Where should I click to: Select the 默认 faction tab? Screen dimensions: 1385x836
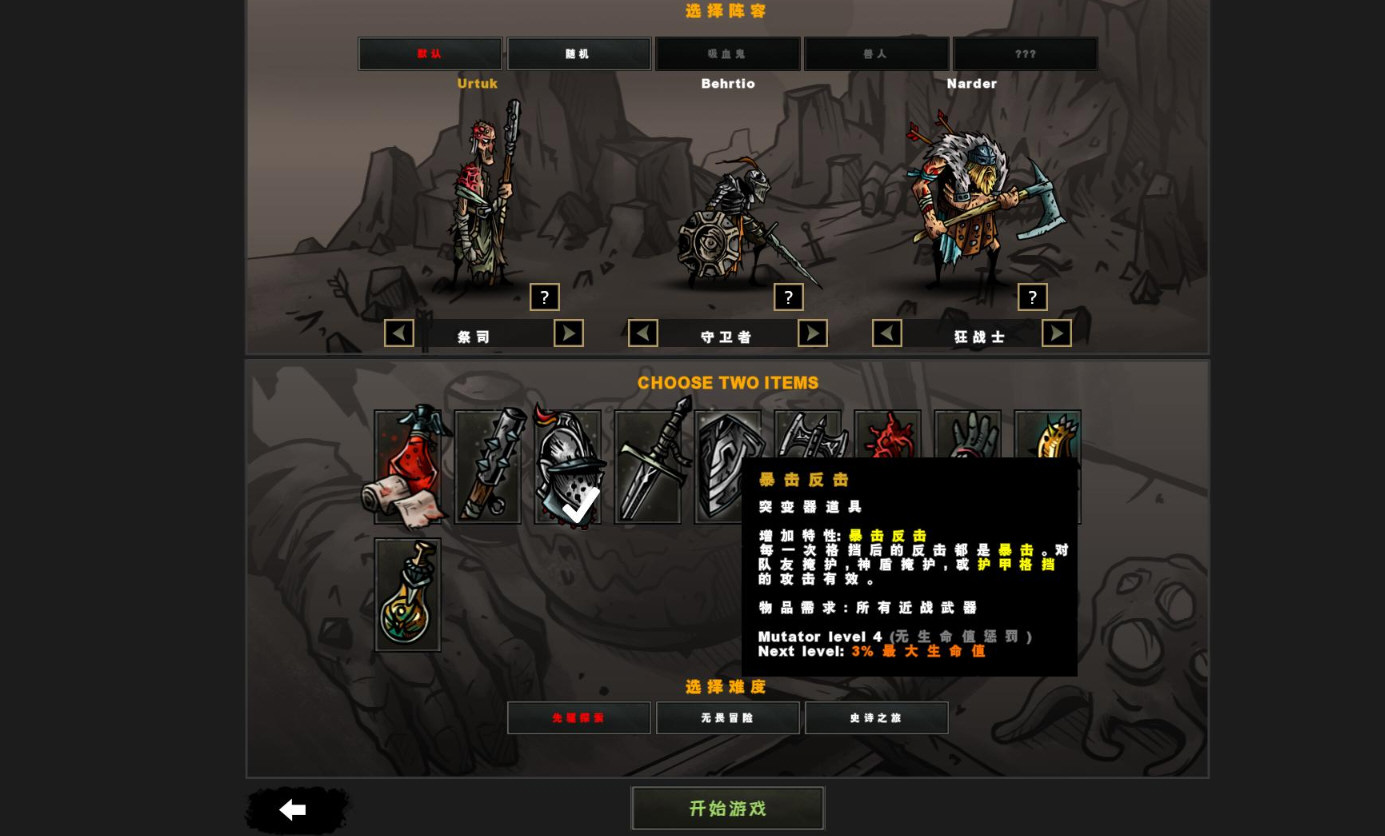[x=430, y=54]
